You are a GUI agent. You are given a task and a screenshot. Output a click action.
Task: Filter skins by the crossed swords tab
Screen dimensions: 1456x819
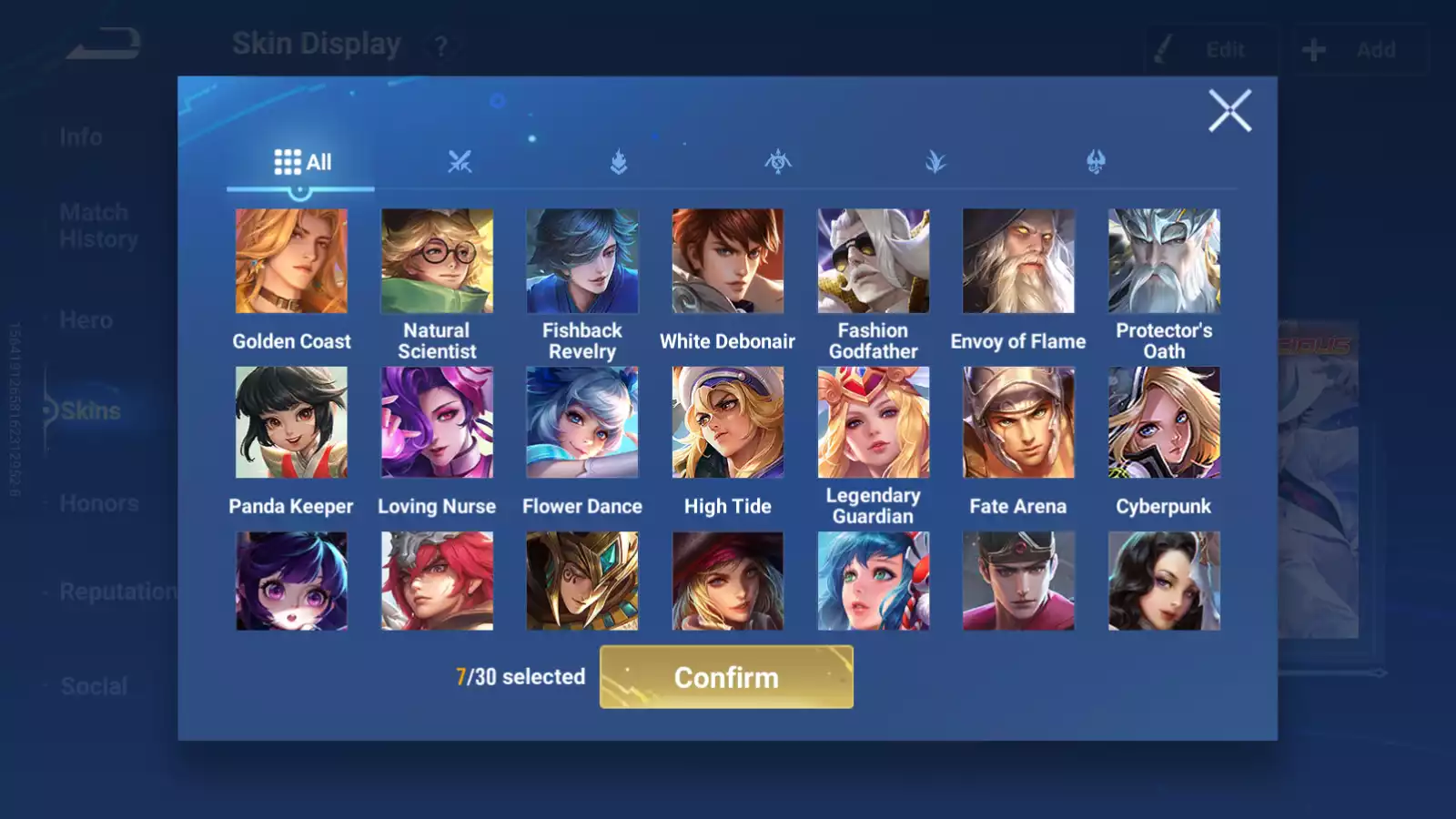(460, 162)
